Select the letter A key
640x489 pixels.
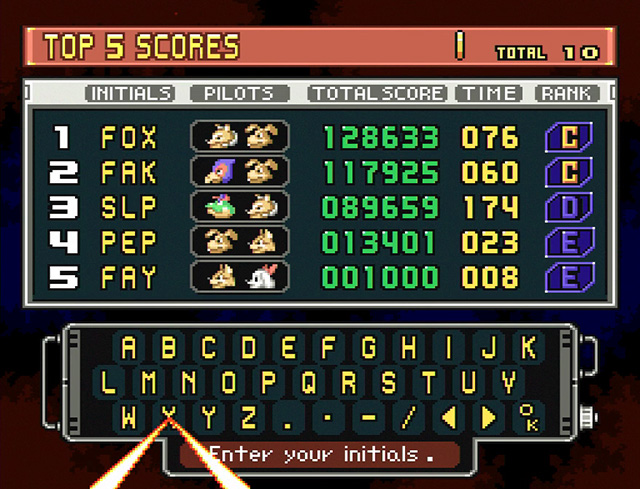[129, 348]
